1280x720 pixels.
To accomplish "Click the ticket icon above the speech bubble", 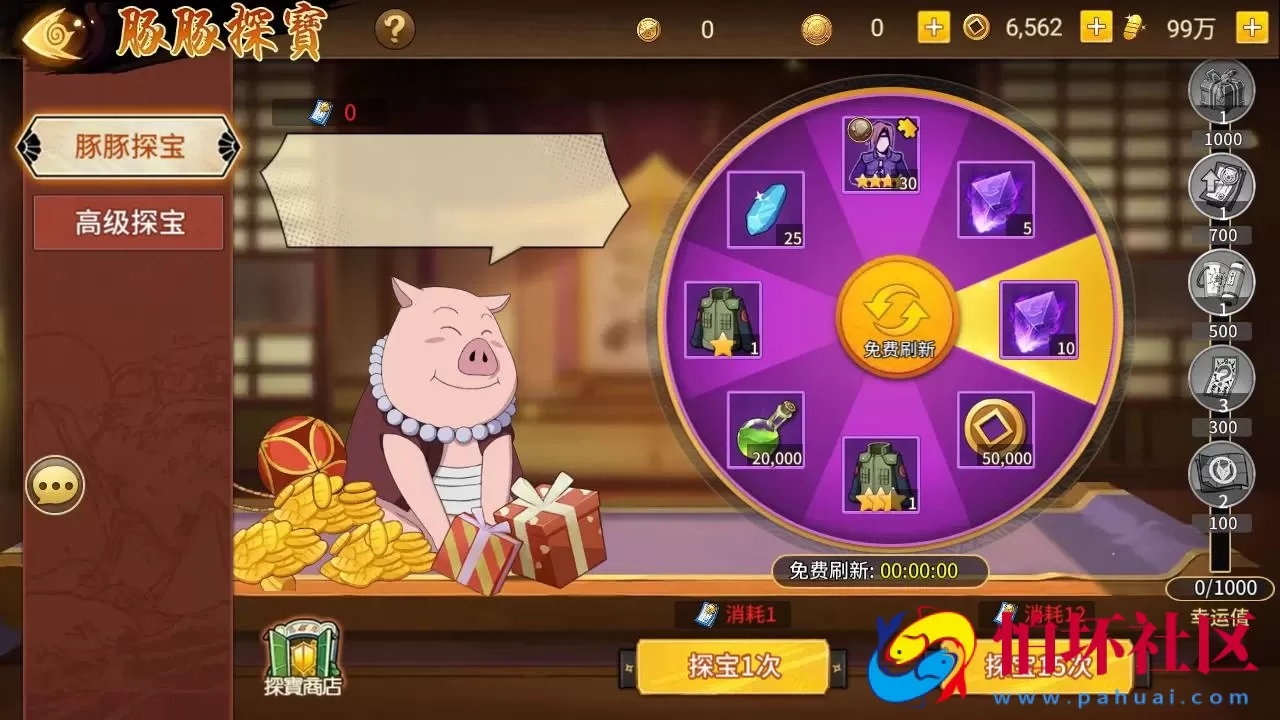I will pyautogui.click(x=322, y=110).
